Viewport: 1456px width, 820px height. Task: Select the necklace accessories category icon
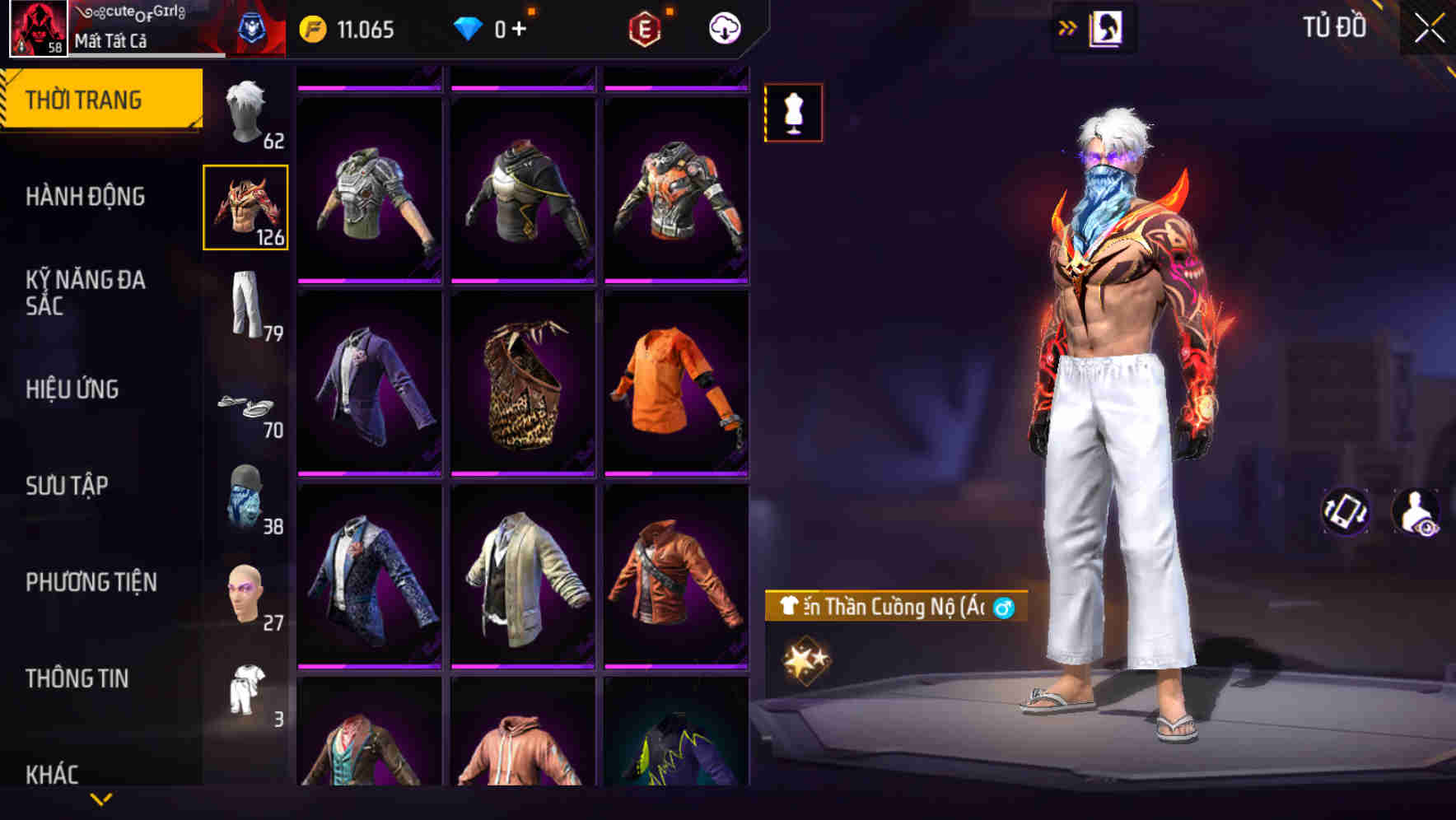245,403
